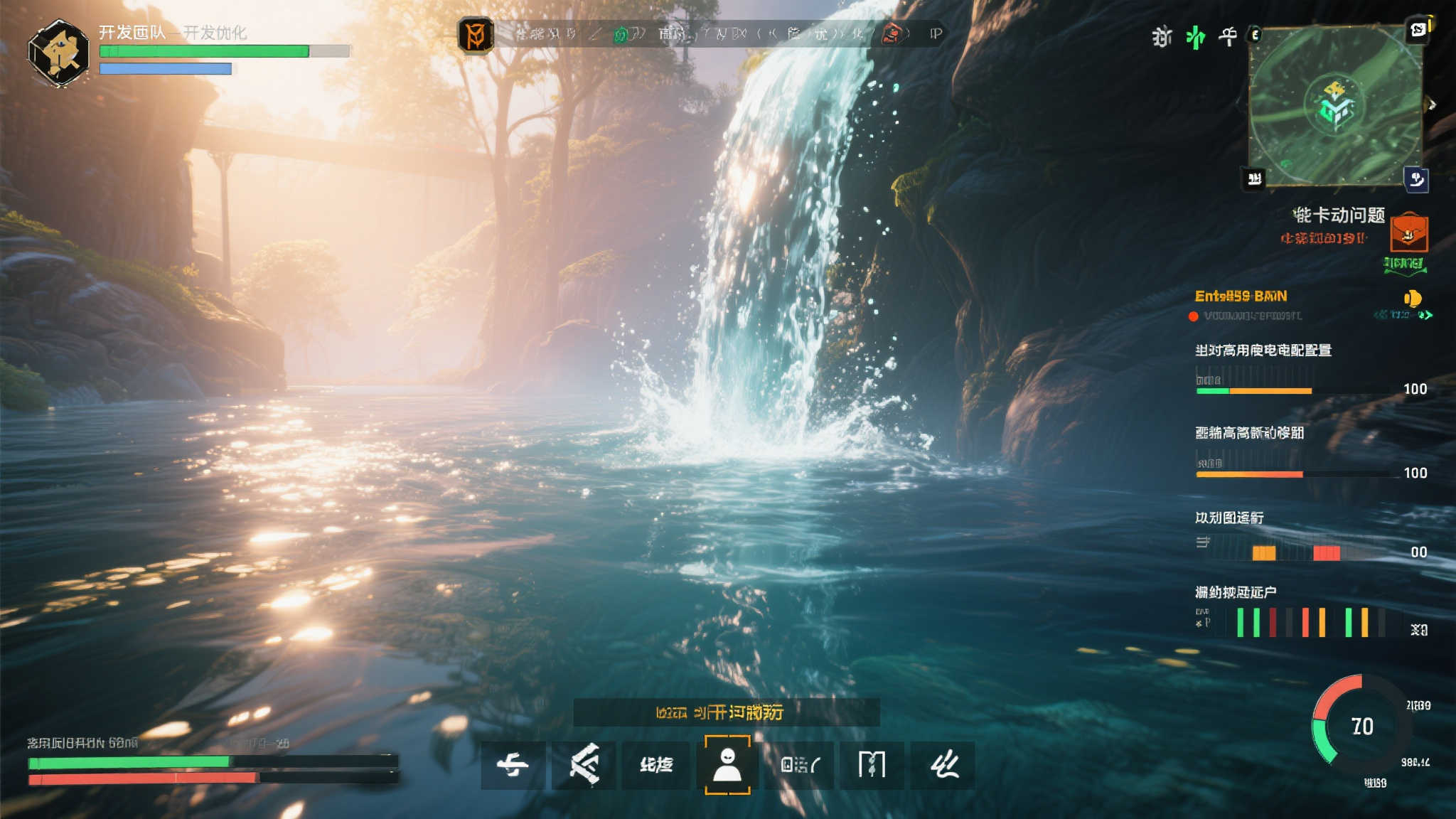This screenshot has width=1456, height=819.
Task: Click the dark blue button at minimap's bottom-right
Action: (1415, 179)
